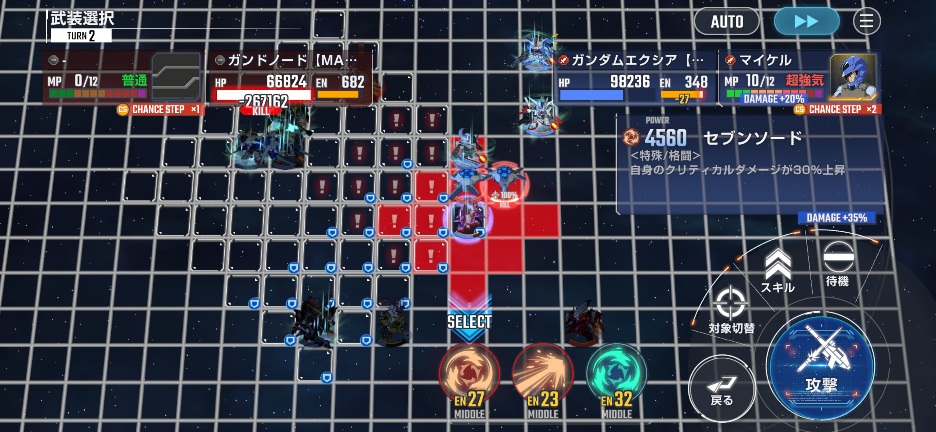Tap pilot マイケル's portrait
936x432 pixels.
point(852,76)
